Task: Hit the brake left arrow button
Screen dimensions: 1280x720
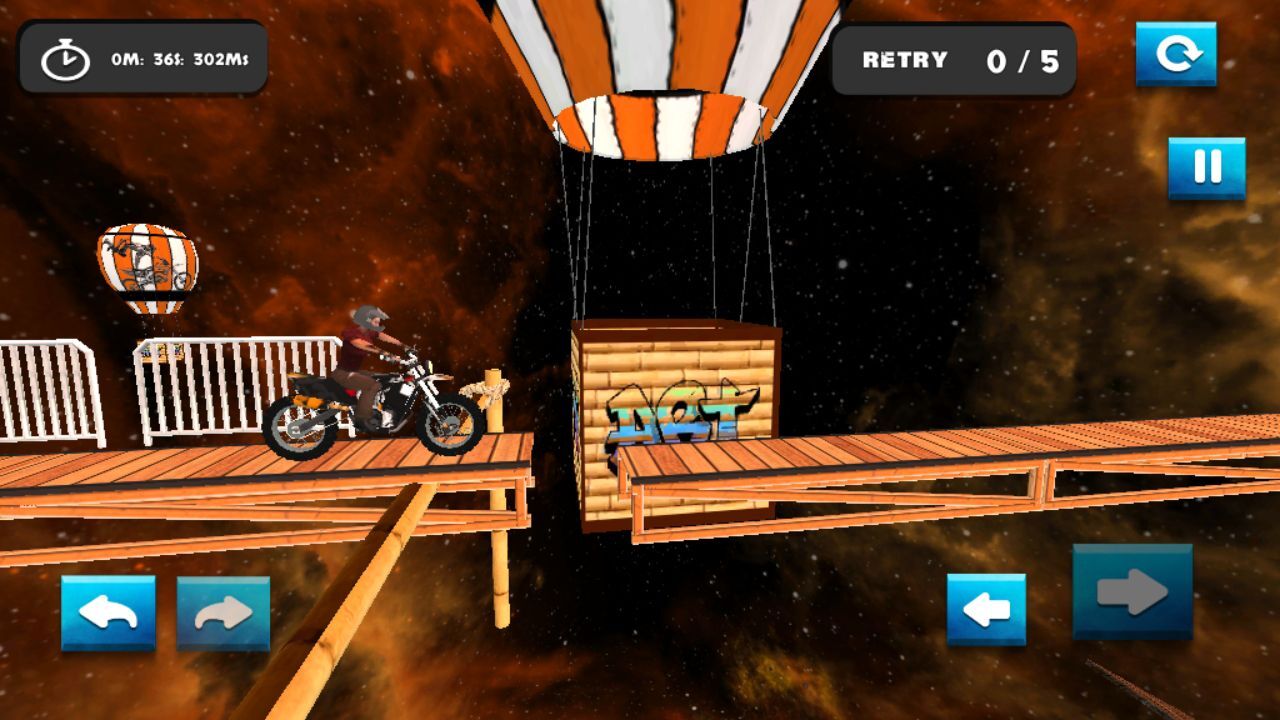Action: (986, 609)
